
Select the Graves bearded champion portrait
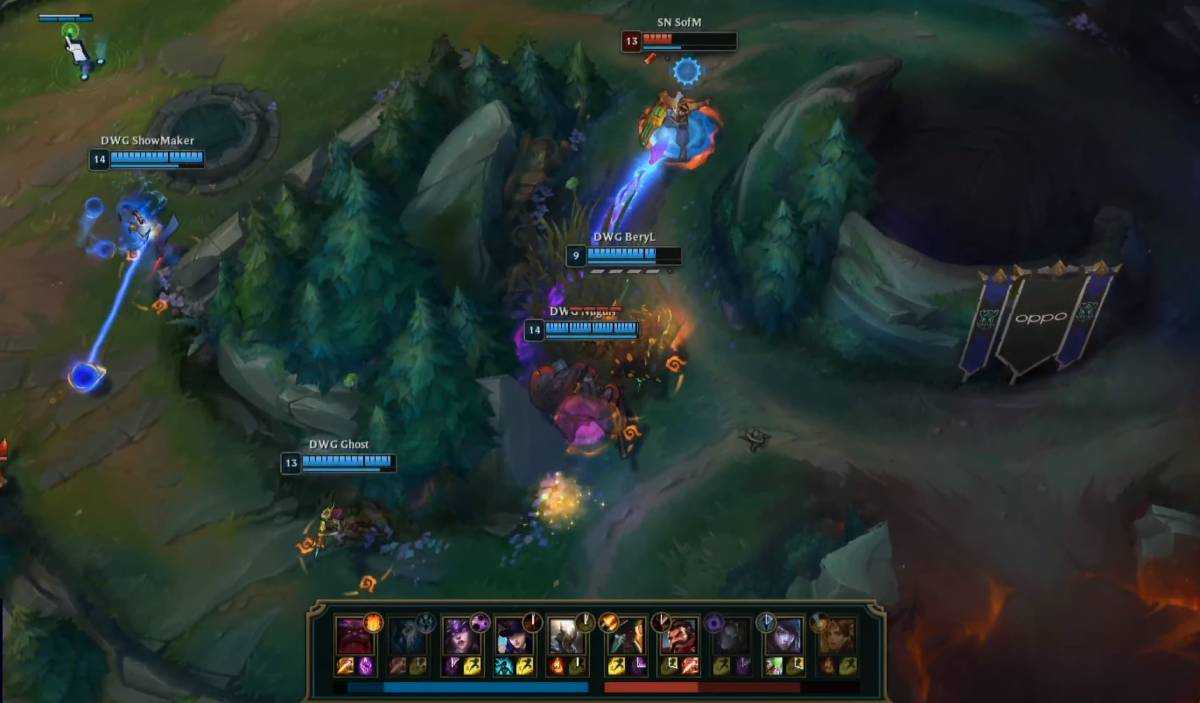point(677,635)
